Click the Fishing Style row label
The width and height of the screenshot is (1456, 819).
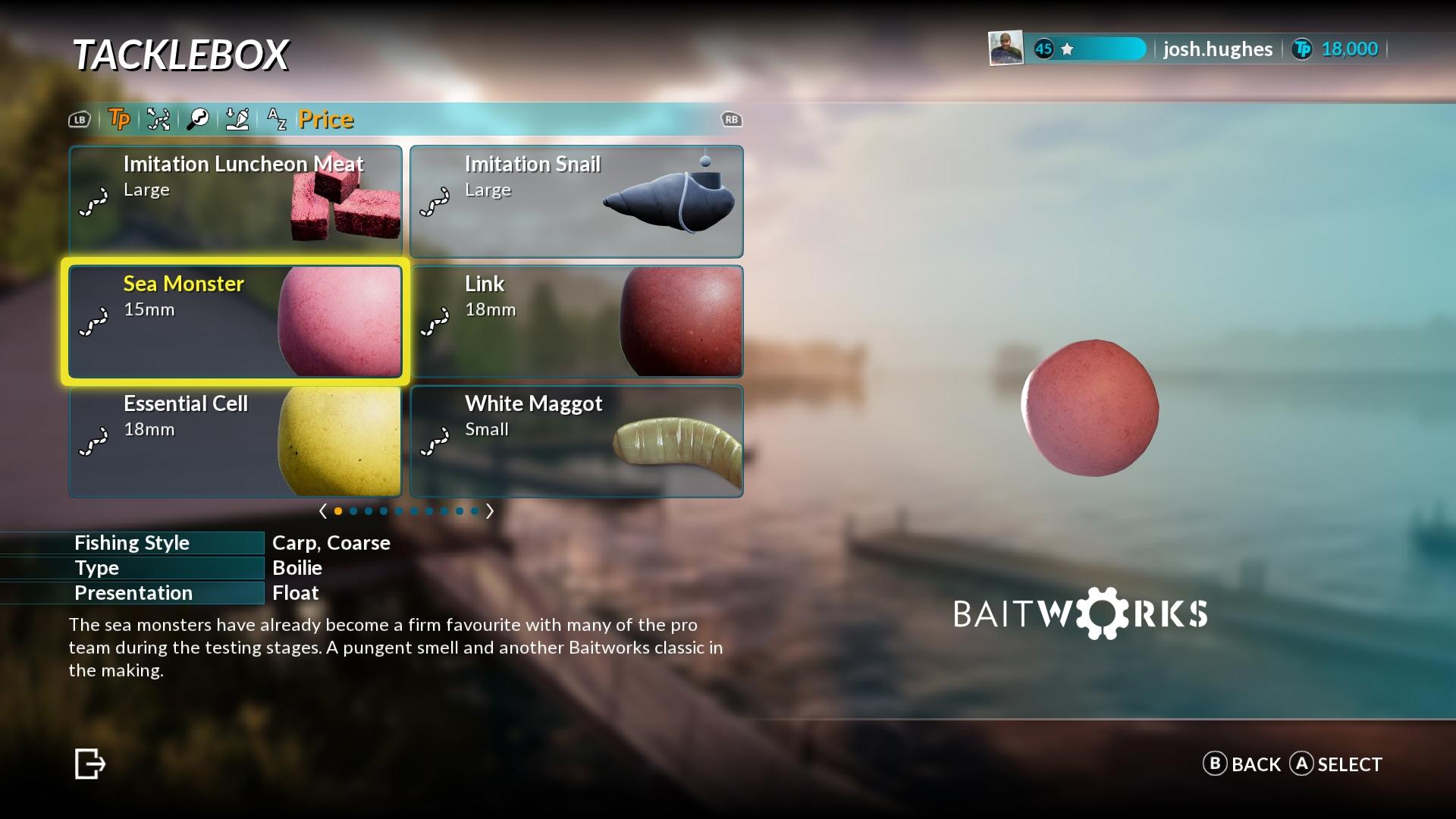coord(133,543)
